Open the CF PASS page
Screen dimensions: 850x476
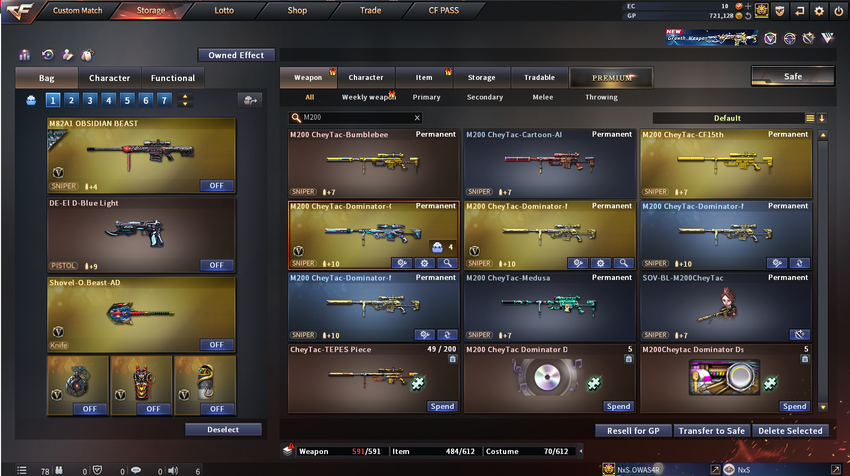[x=444, y=10]
